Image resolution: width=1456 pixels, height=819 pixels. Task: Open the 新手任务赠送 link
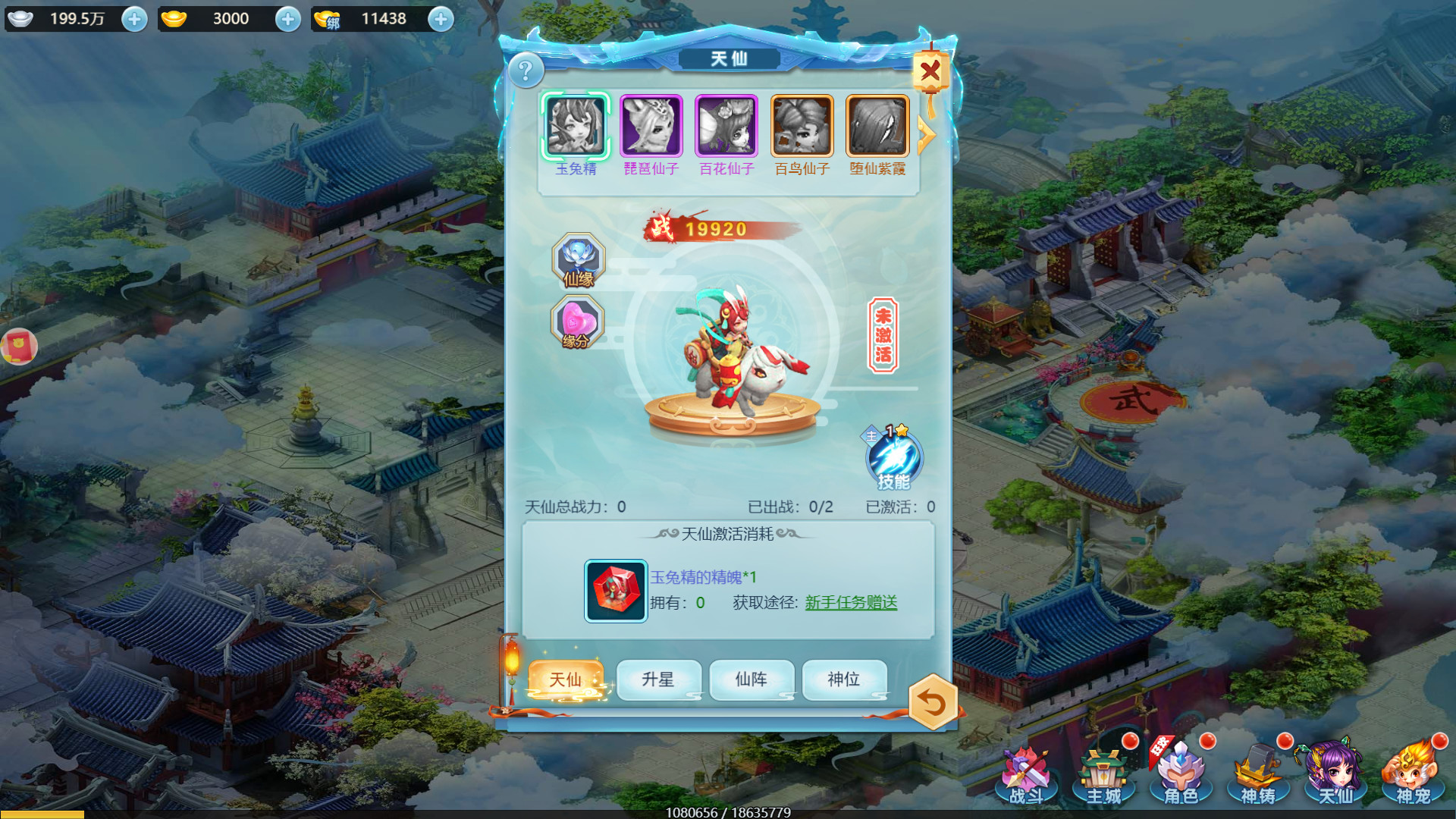pos(851,601)
